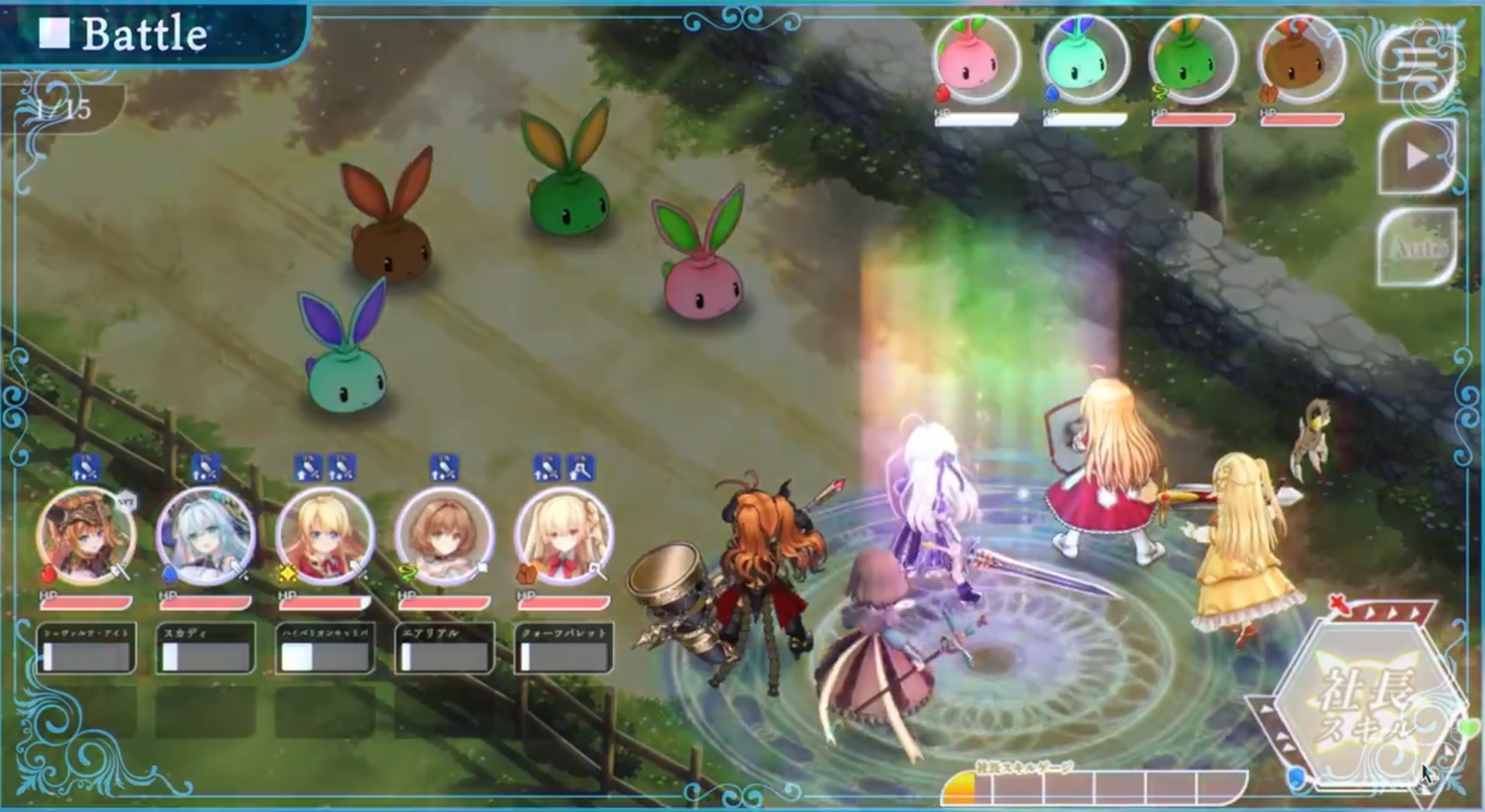
Task: Pick the brown short-haired character portrait
Action: pyautogui.click(x=444, y=535)
